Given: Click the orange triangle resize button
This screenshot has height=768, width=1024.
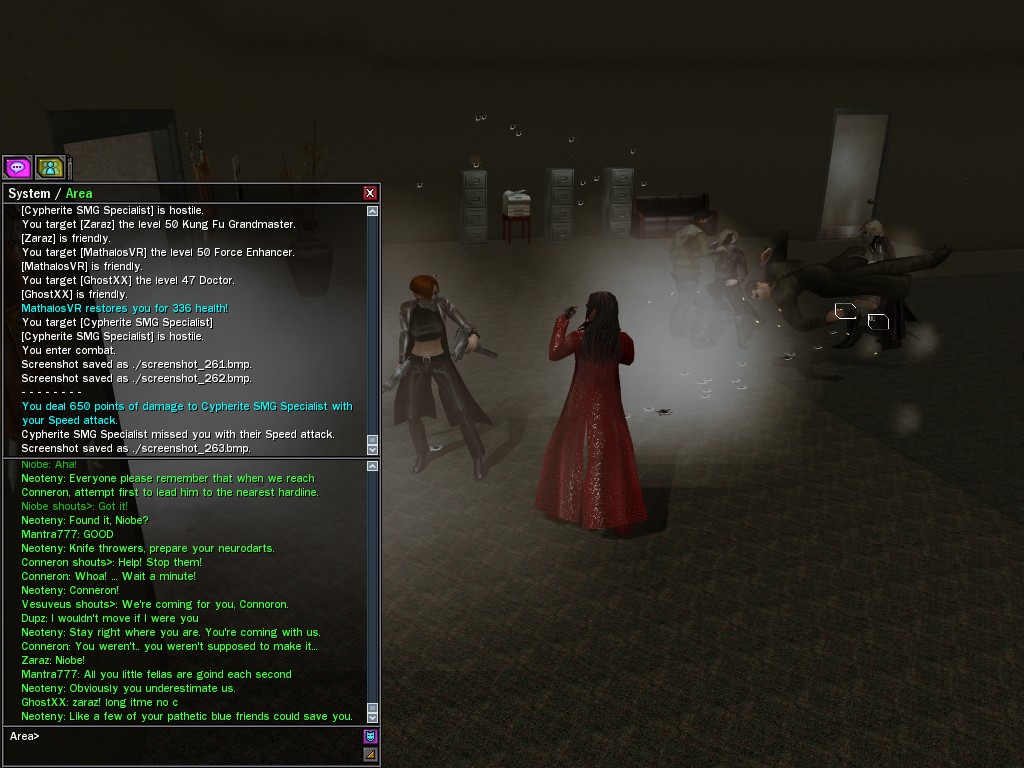Looking at the screenshot, I should coord(370,754).
